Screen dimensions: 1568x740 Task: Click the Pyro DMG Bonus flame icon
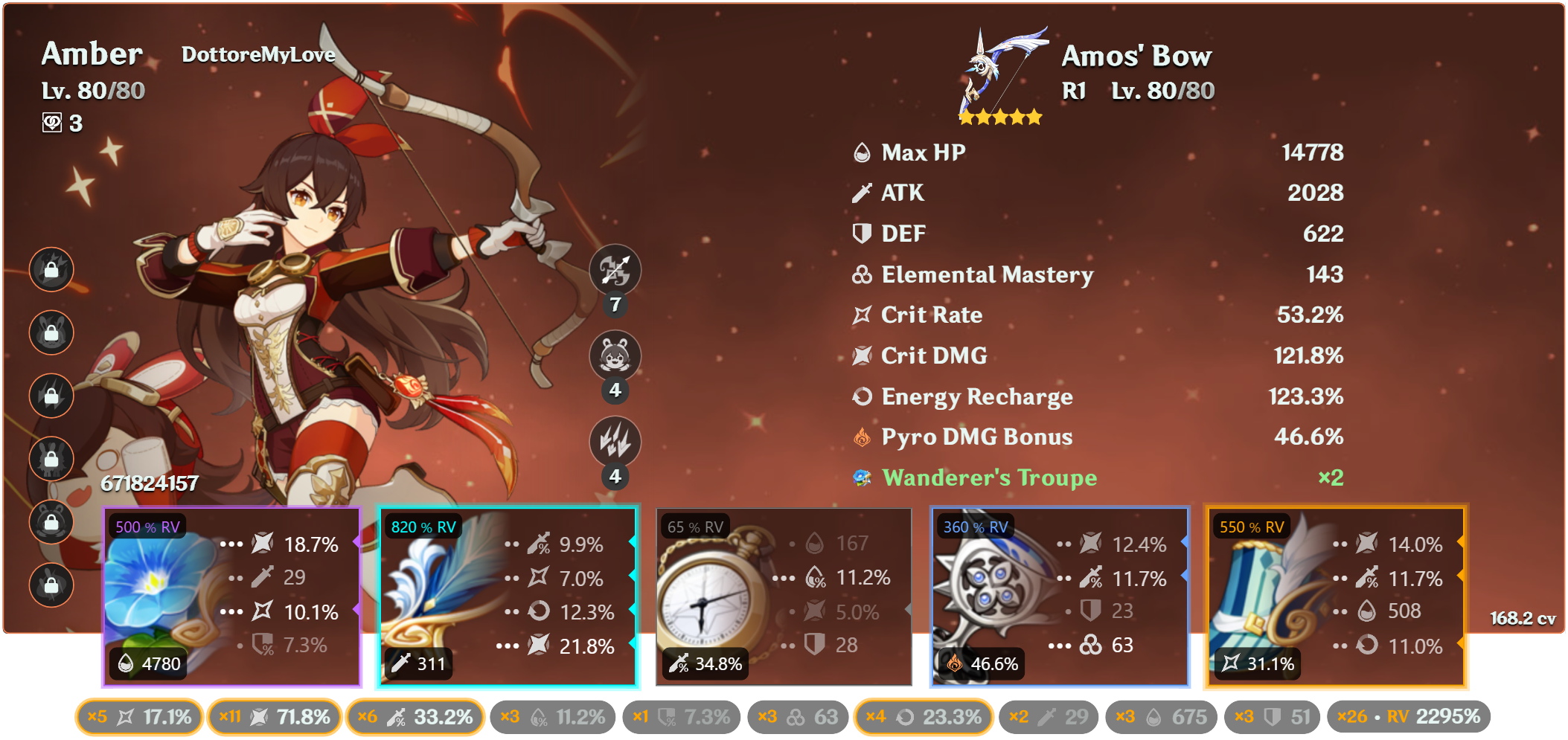click(861, 437)
